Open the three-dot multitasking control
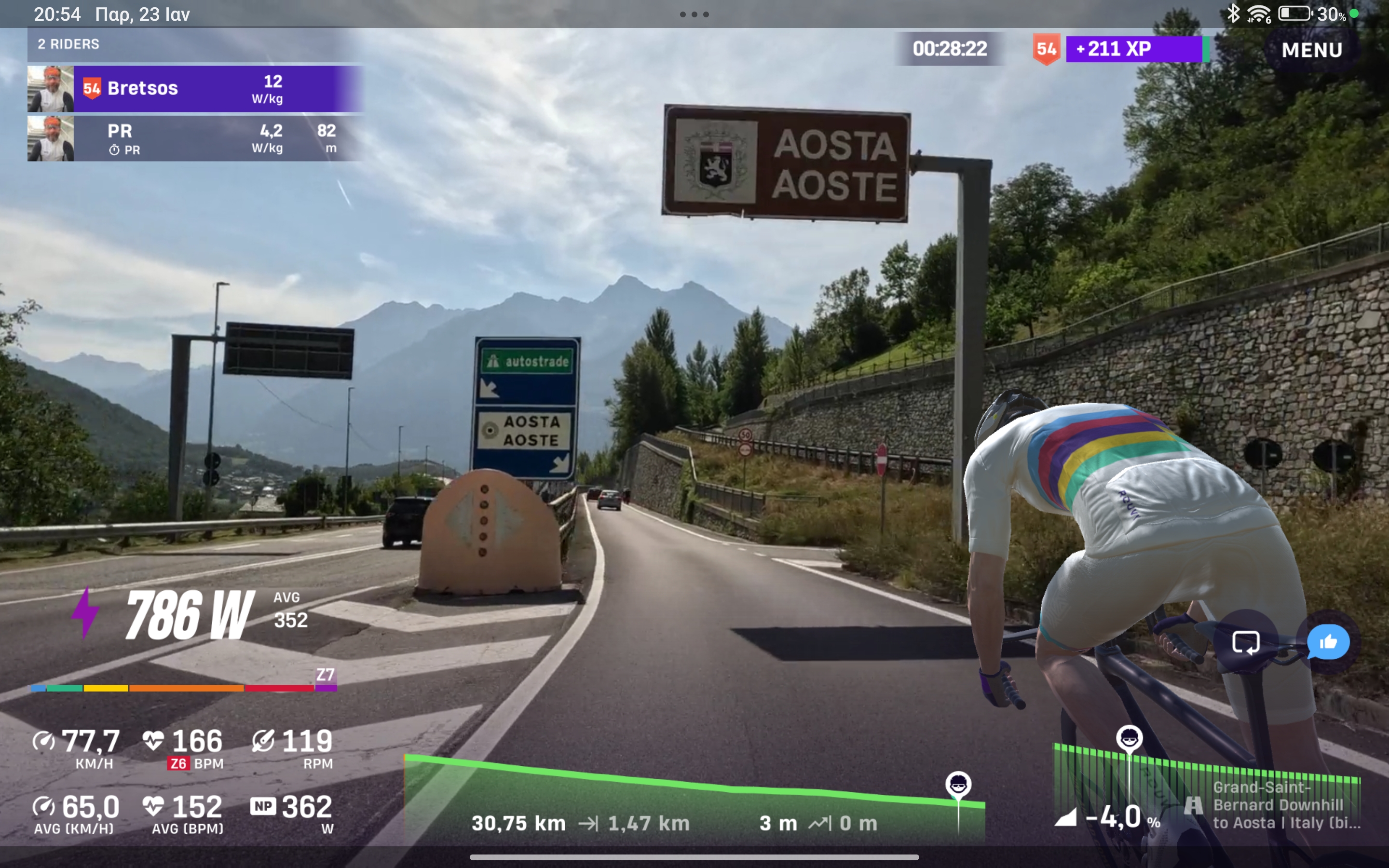Image resolution: width=1389 pixels, height=868 pixels. coord(694,14)
